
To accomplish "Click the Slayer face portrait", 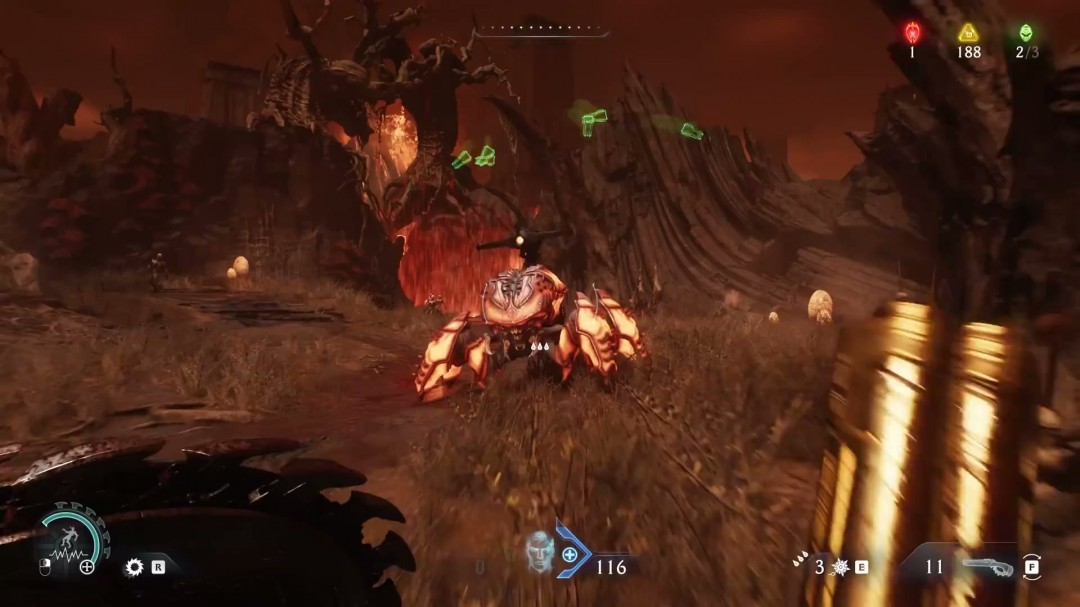I will (540, 552).
